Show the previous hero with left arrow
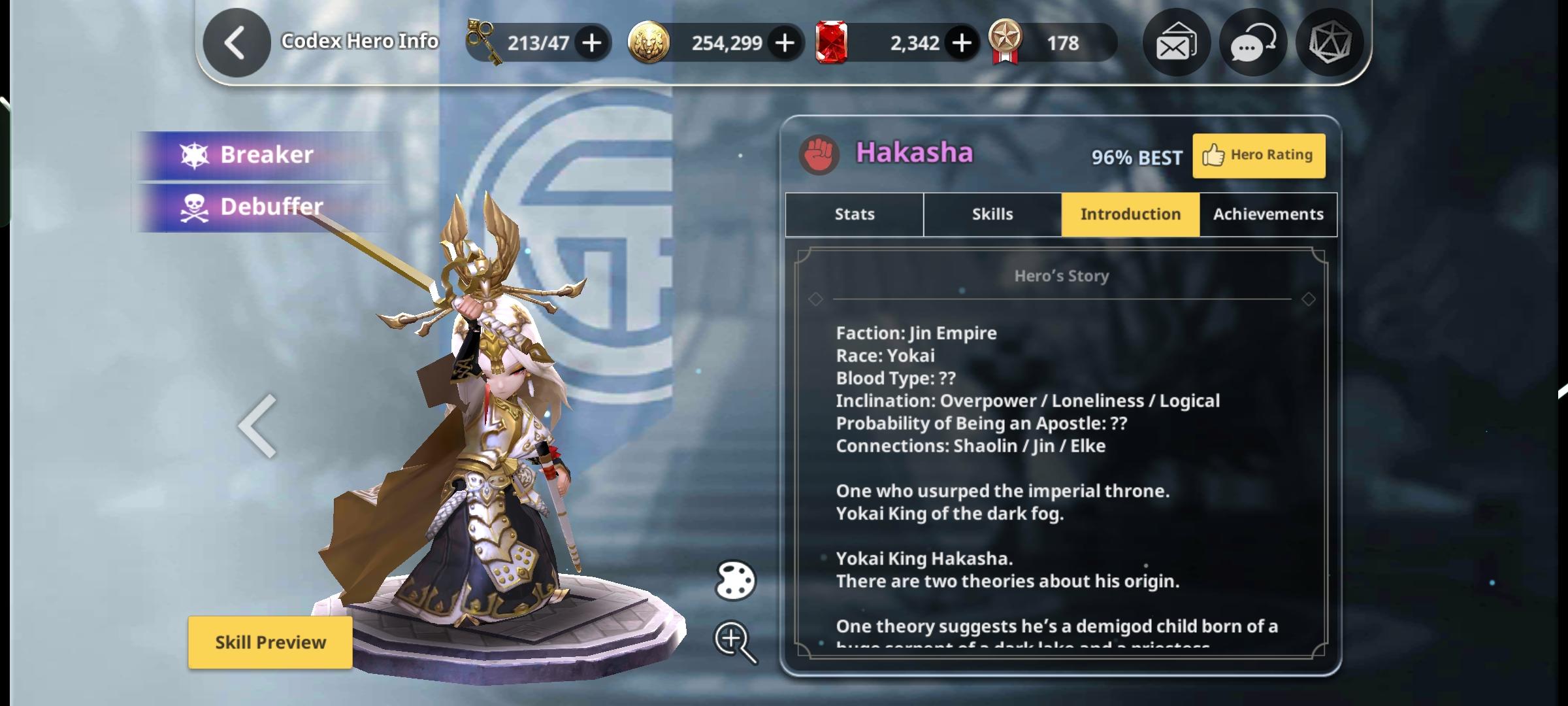The height and width of the screenshot is (706, 1568). [x=258, y=426]
